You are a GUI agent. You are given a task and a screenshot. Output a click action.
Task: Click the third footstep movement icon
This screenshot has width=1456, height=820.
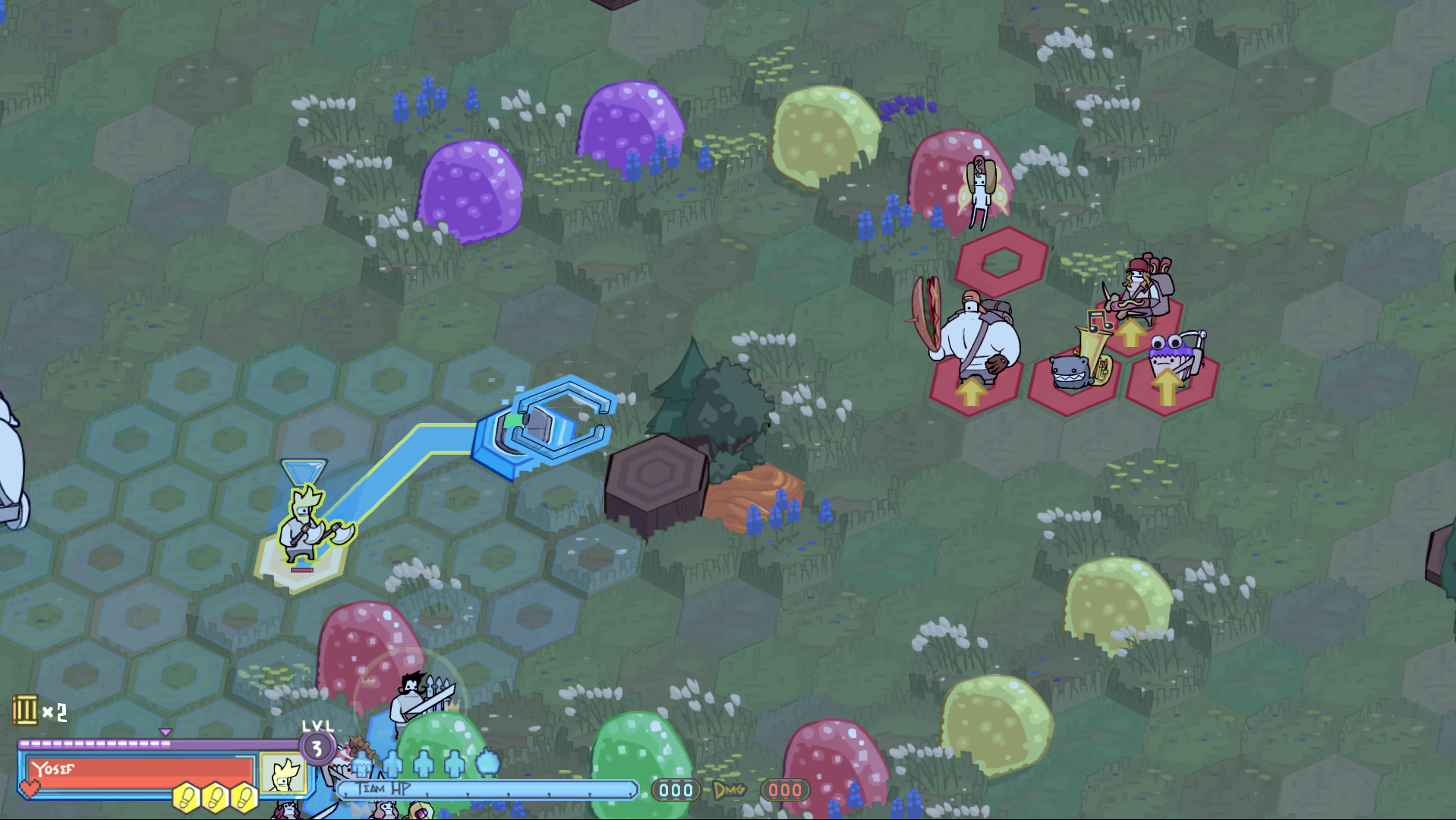click(x=244, y=796)
